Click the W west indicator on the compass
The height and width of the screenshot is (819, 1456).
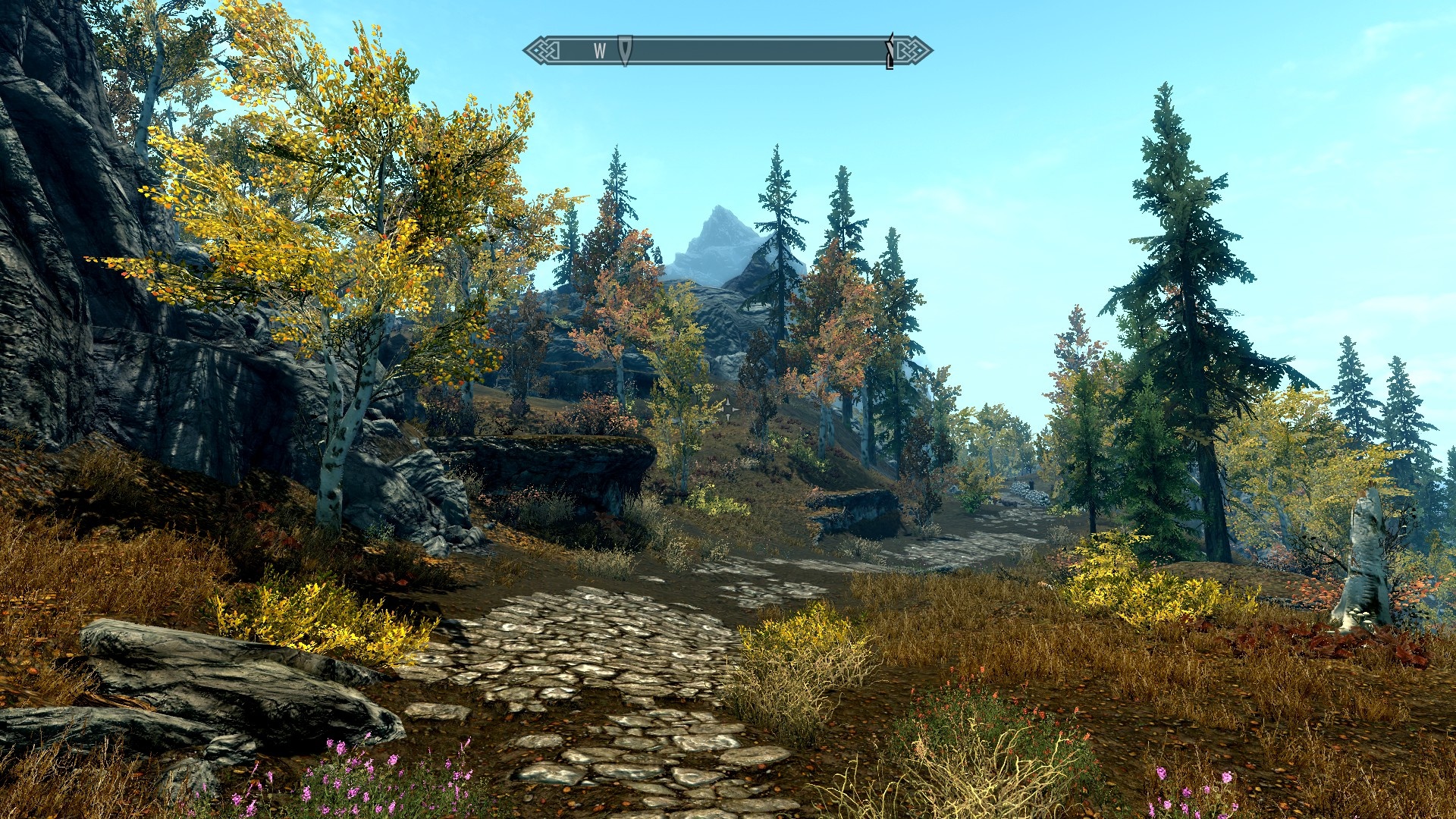tap(600, 51)
